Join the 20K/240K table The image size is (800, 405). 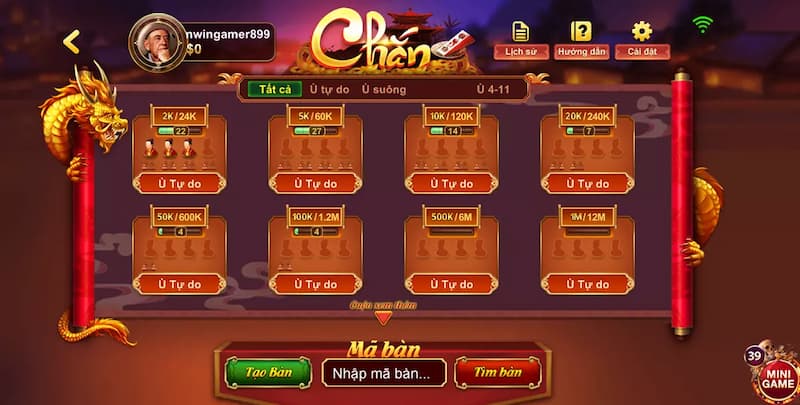tap(587, 183)
